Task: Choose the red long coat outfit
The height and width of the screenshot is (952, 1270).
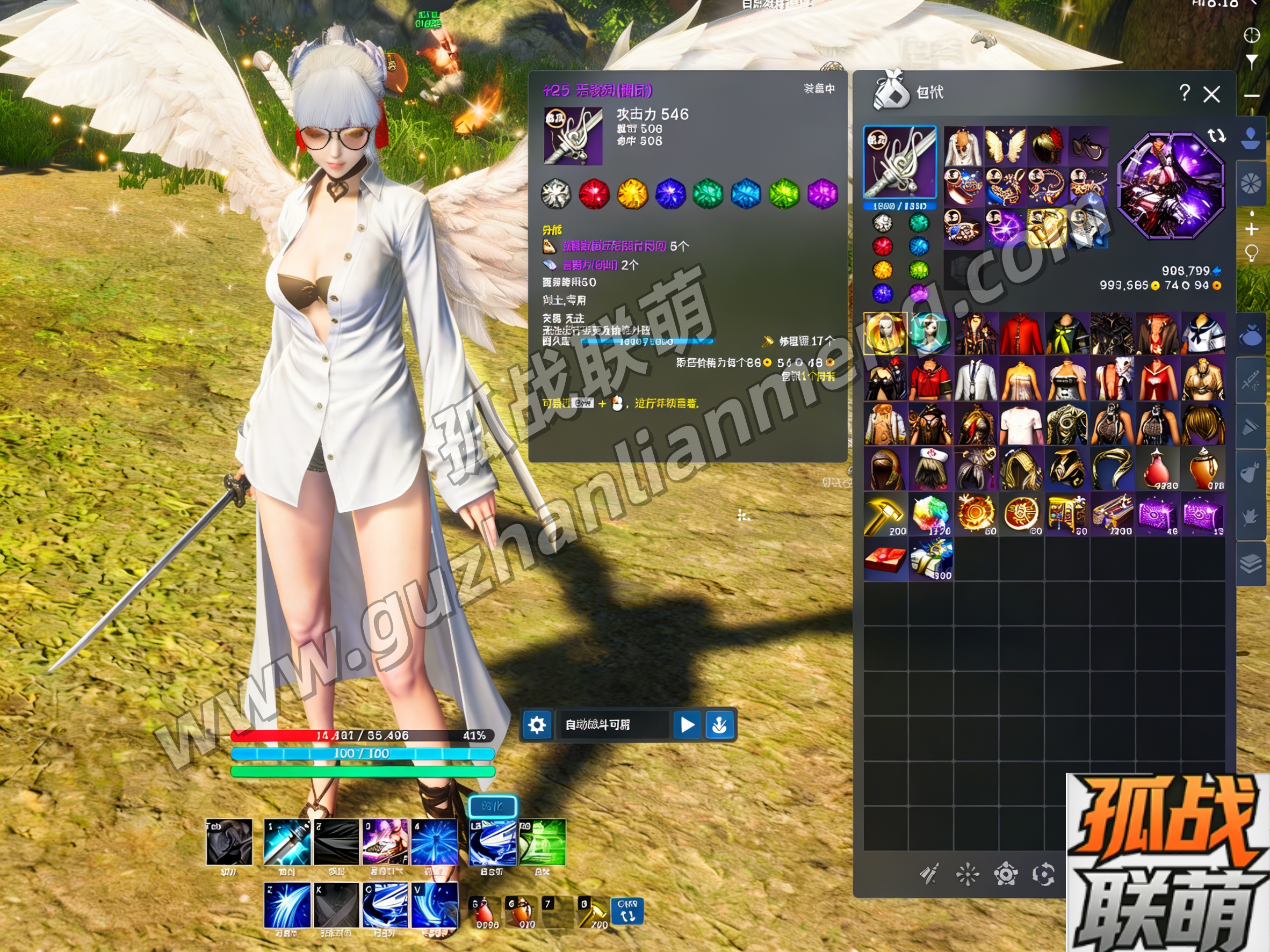Action: click(1021, 335)
